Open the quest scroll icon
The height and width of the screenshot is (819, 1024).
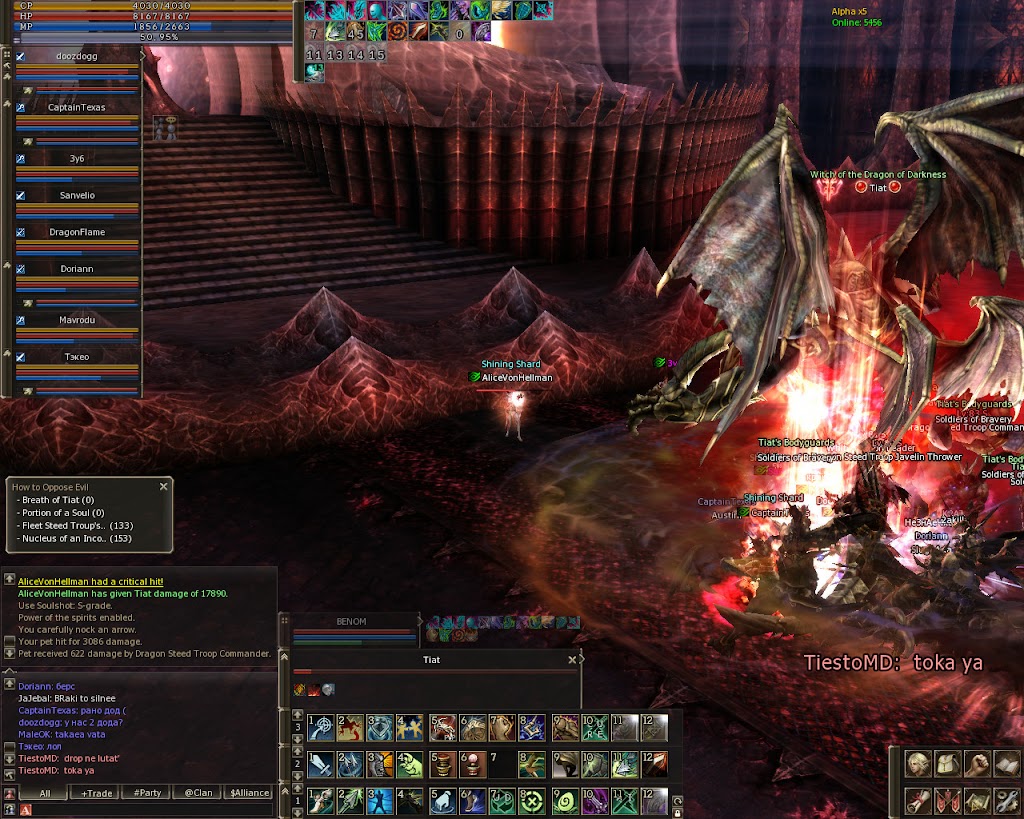click(x=917, y=800)
